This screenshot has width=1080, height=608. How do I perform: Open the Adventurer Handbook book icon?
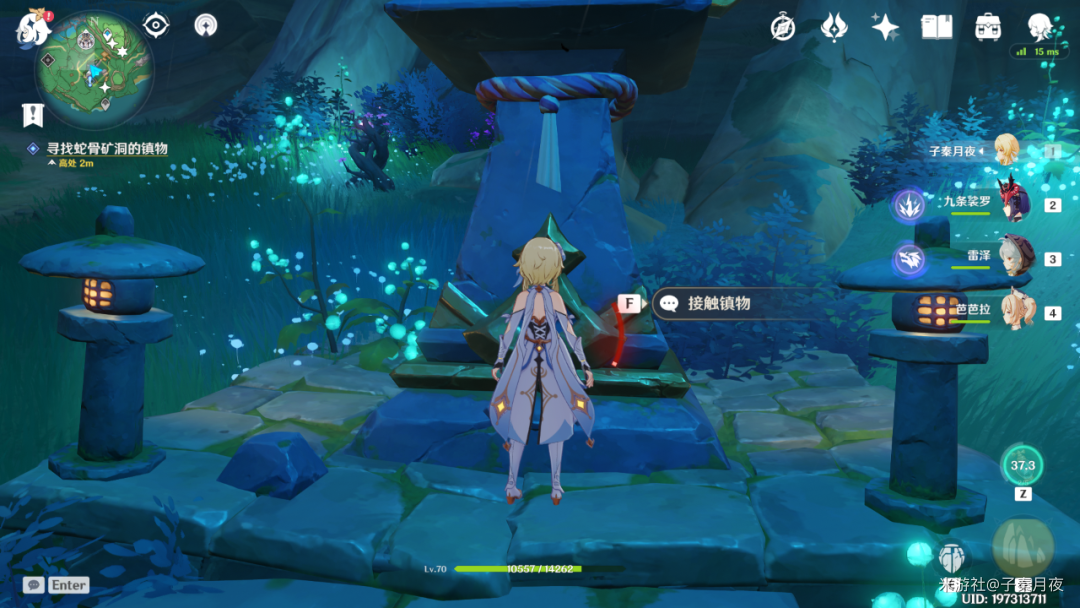pos(936,27)
